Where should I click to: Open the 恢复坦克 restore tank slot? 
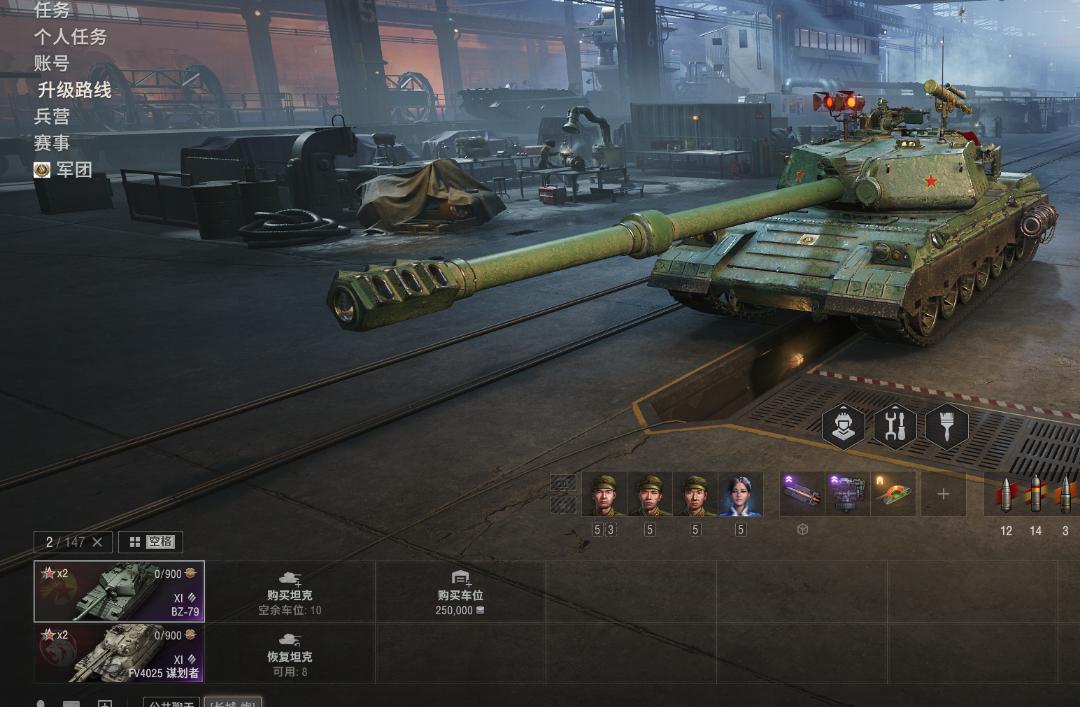coord(290,653)
